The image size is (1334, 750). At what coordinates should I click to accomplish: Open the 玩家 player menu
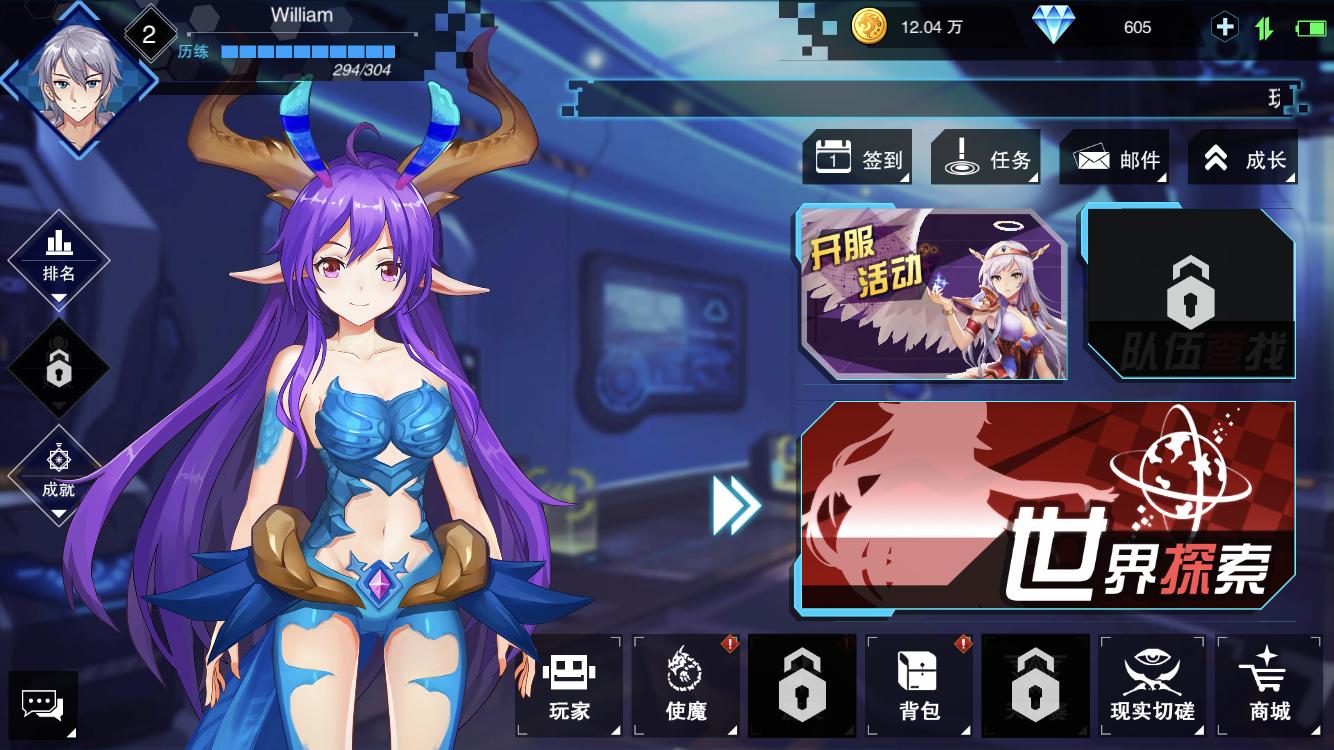click(569, 686)
